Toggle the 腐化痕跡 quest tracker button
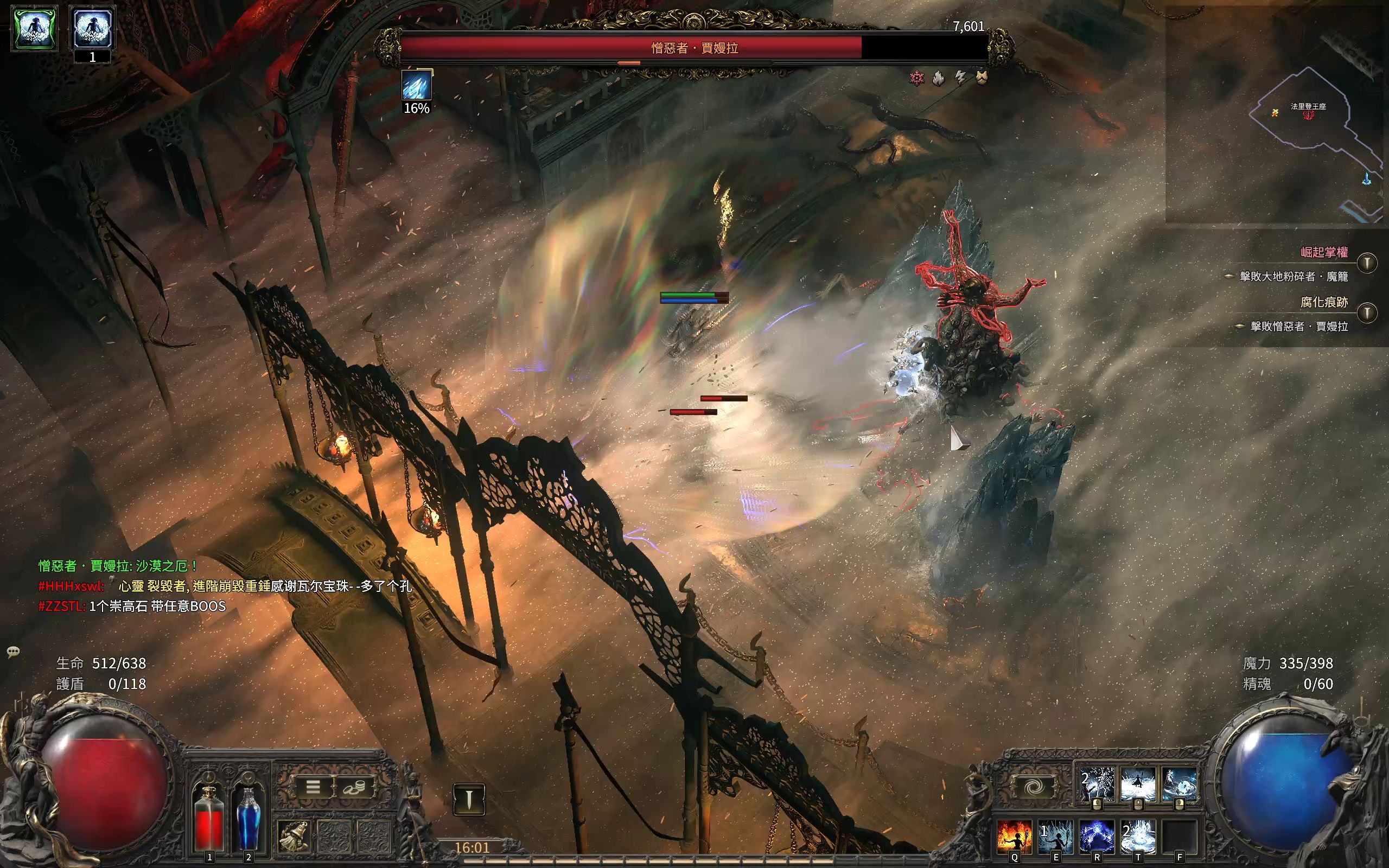This screenshot has width=1389, height=868. click(1367, 313)
